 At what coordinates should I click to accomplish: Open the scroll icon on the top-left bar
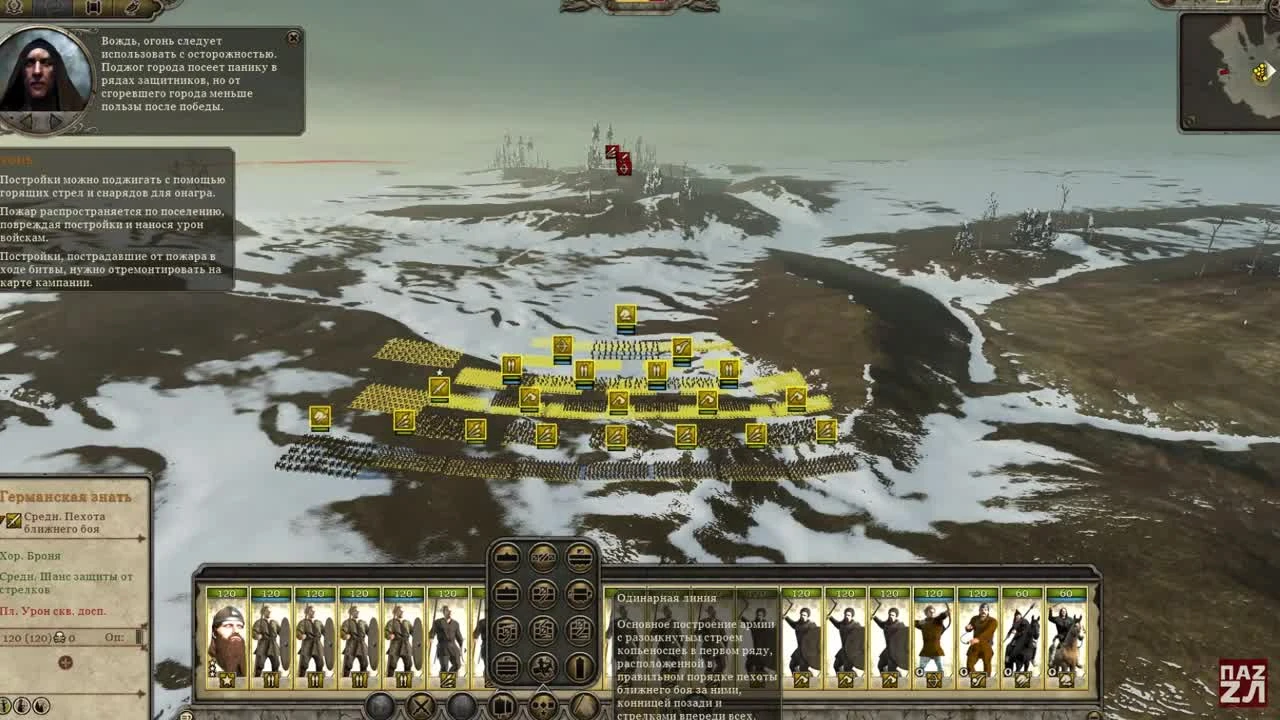(x=92, y=8)
